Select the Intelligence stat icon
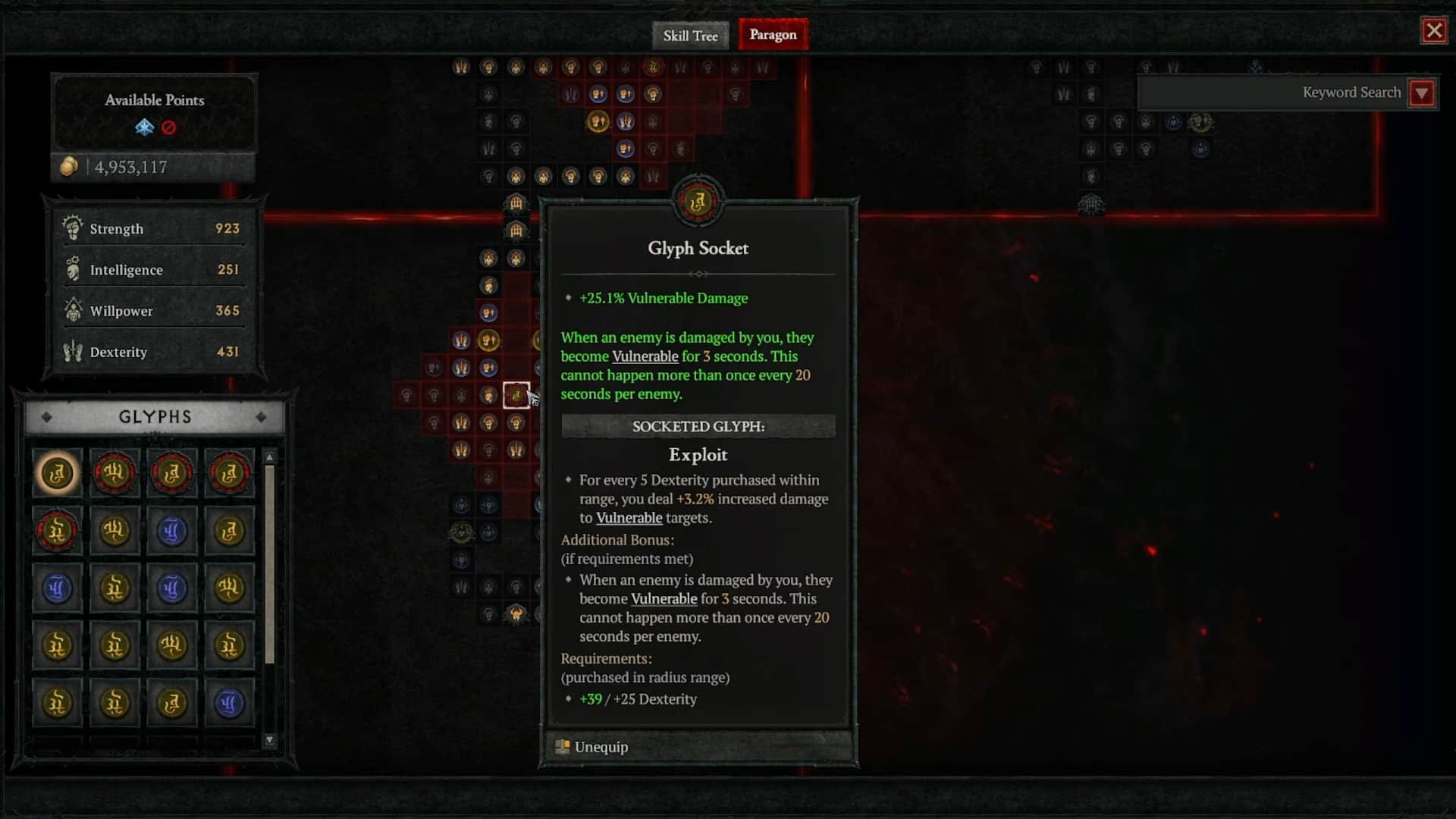 [73, 269]
